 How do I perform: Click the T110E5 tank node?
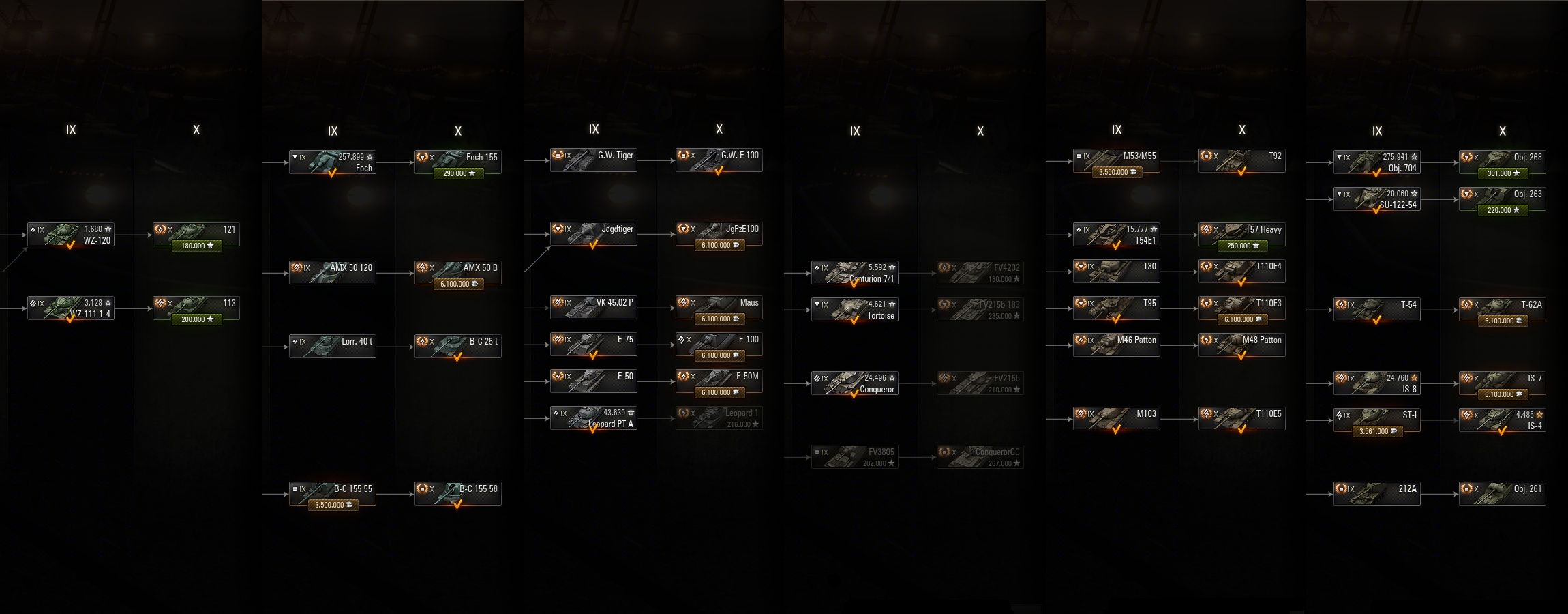[x=1242, y=419]
